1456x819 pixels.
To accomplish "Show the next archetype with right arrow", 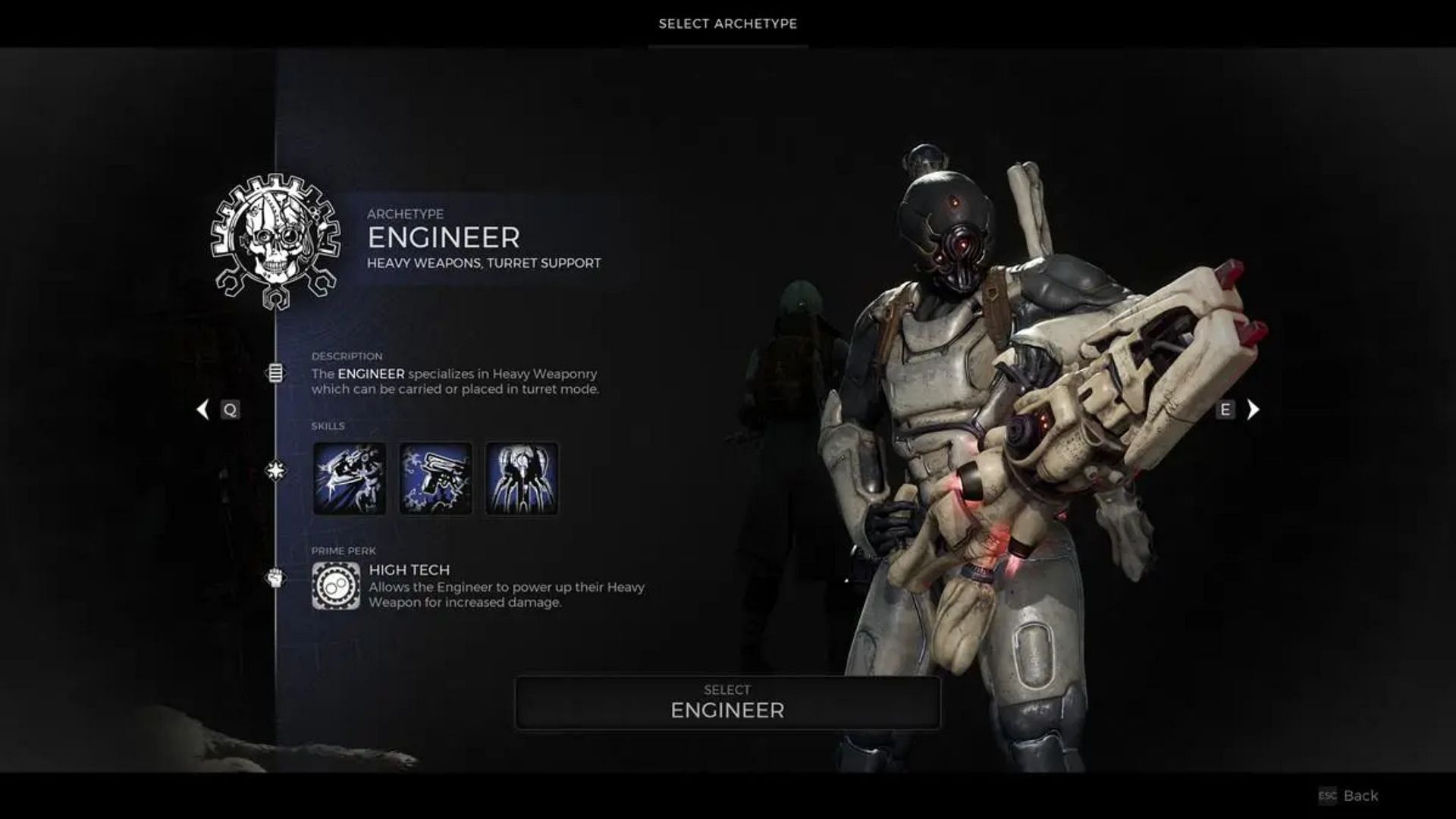I will click(x=1253, y=410).
